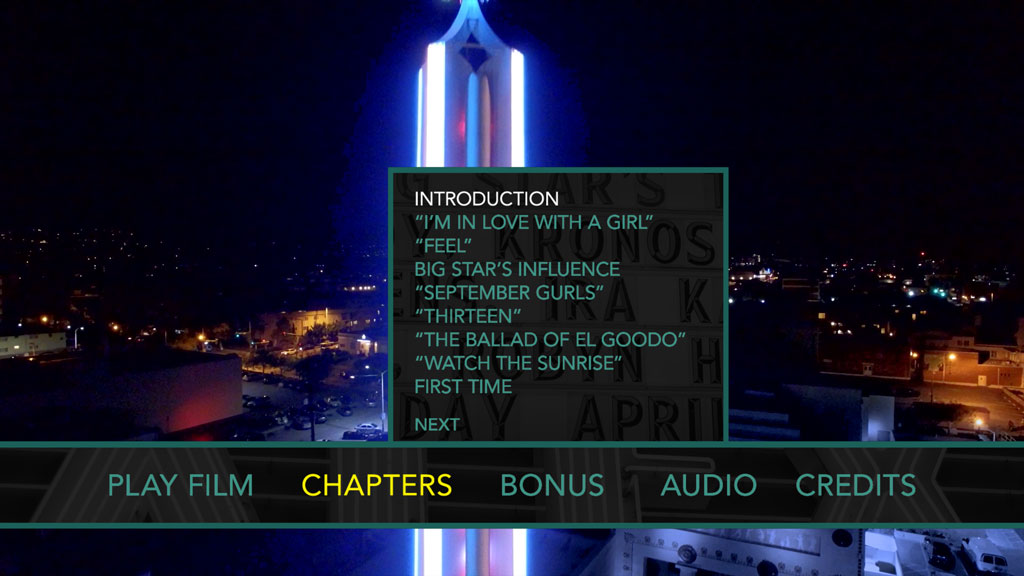Choose the Big Star's Influence chapter
1024x576 pixels.
coord(517,269)
